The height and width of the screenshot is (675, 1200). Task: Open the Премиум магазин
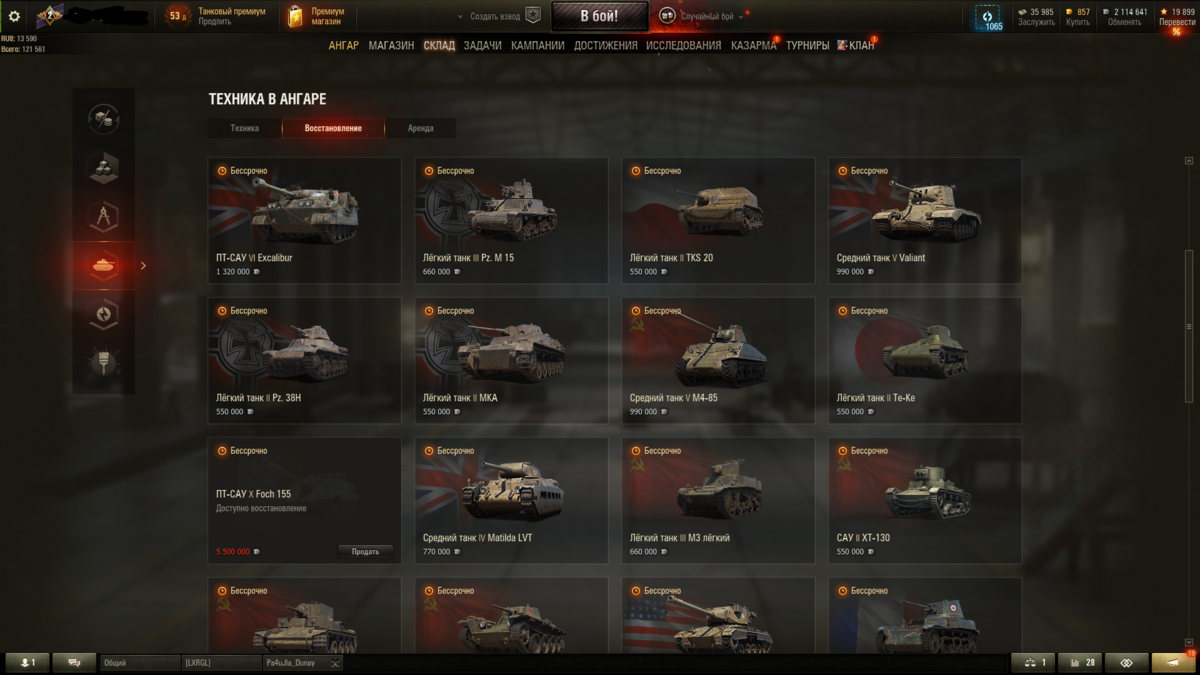316,16
